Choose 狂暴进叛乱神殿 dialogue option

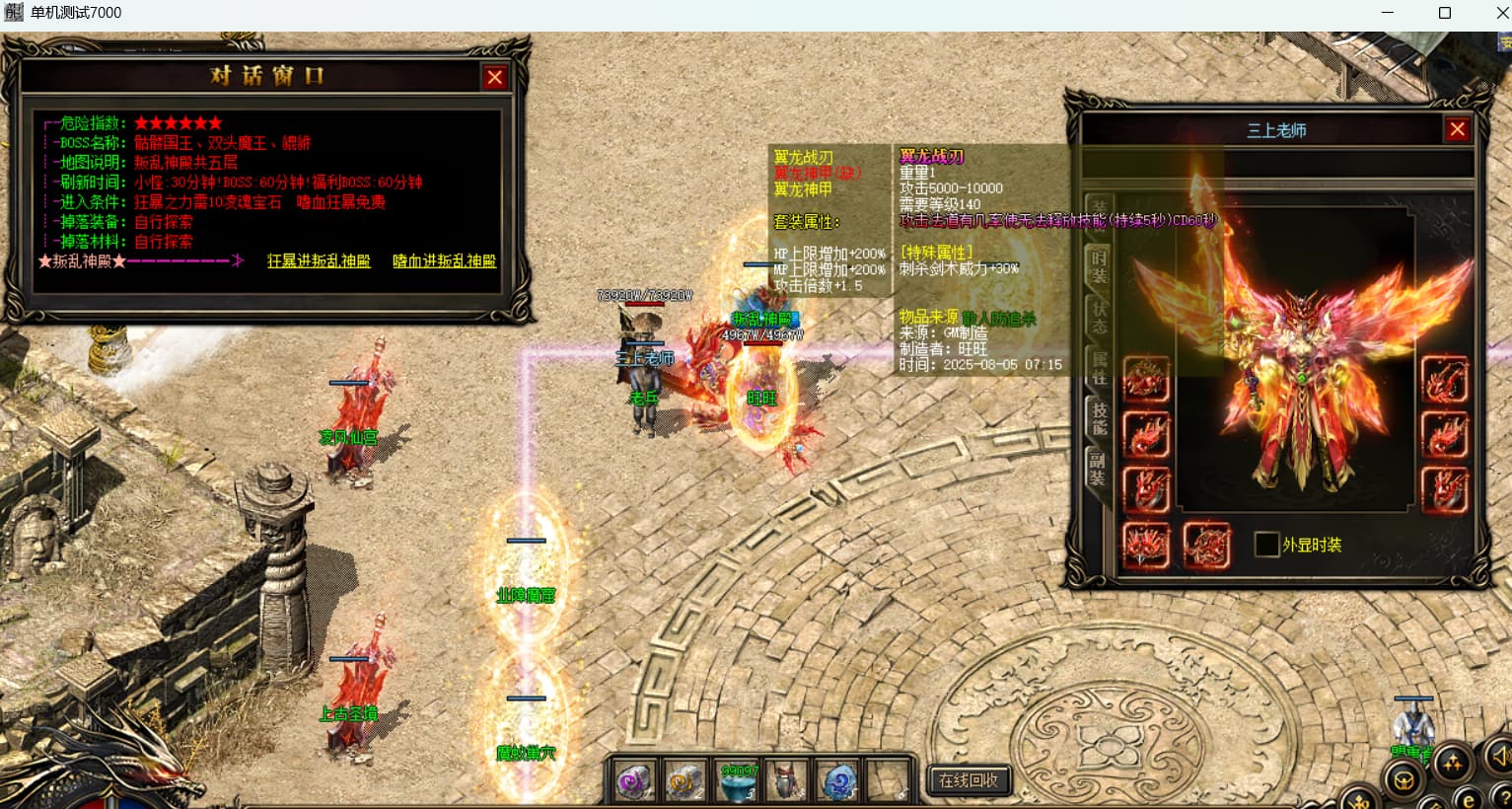coord(319,261)
